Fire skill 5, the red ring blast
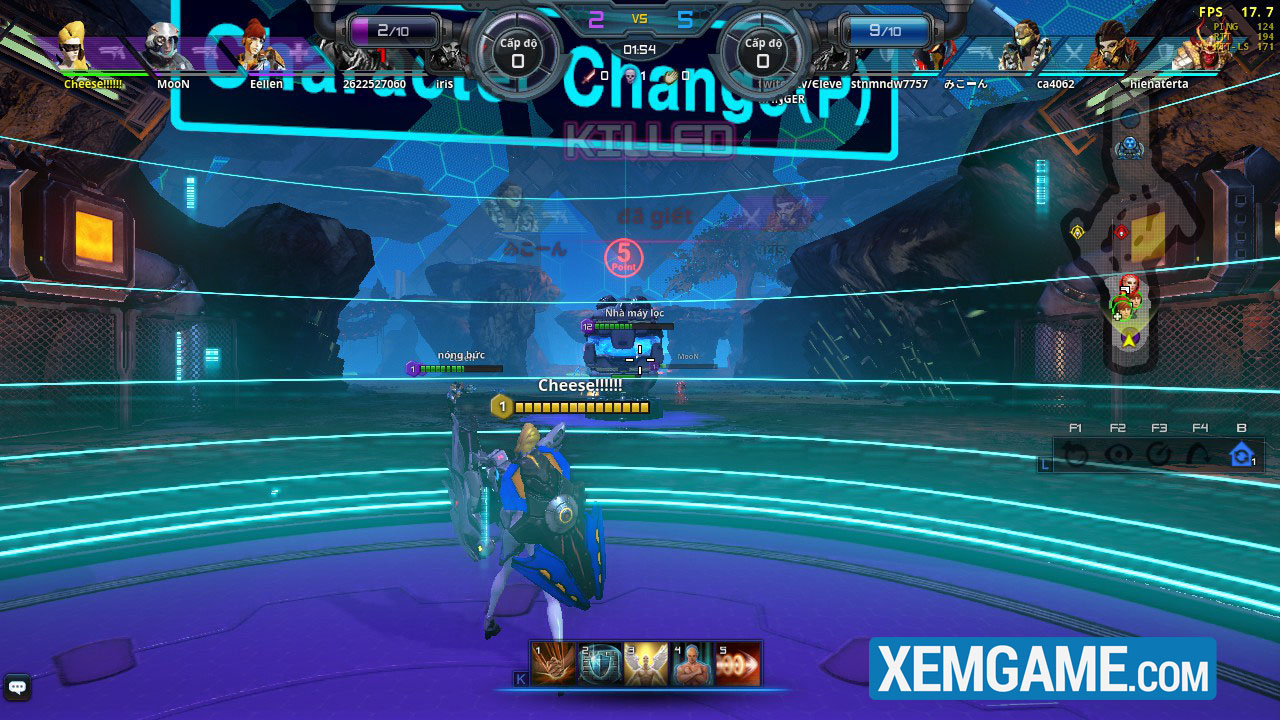 pos(738,664)
